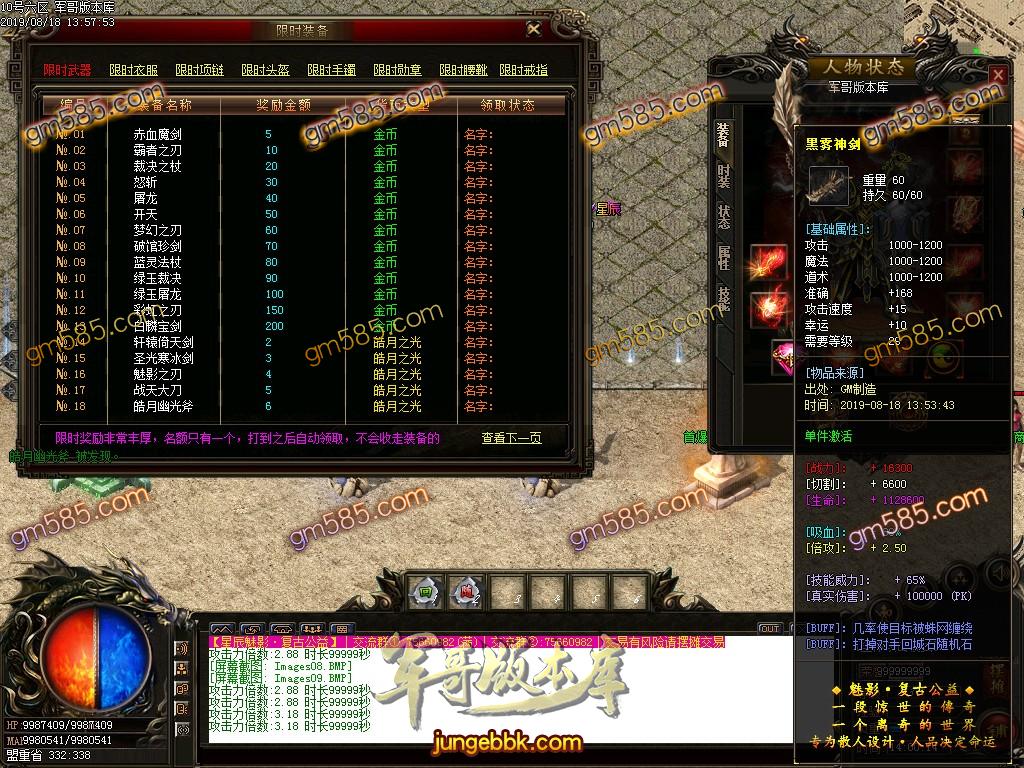Switch to the 时装 side tab
The image size is (1024, 768).
(x=723, y=177)
